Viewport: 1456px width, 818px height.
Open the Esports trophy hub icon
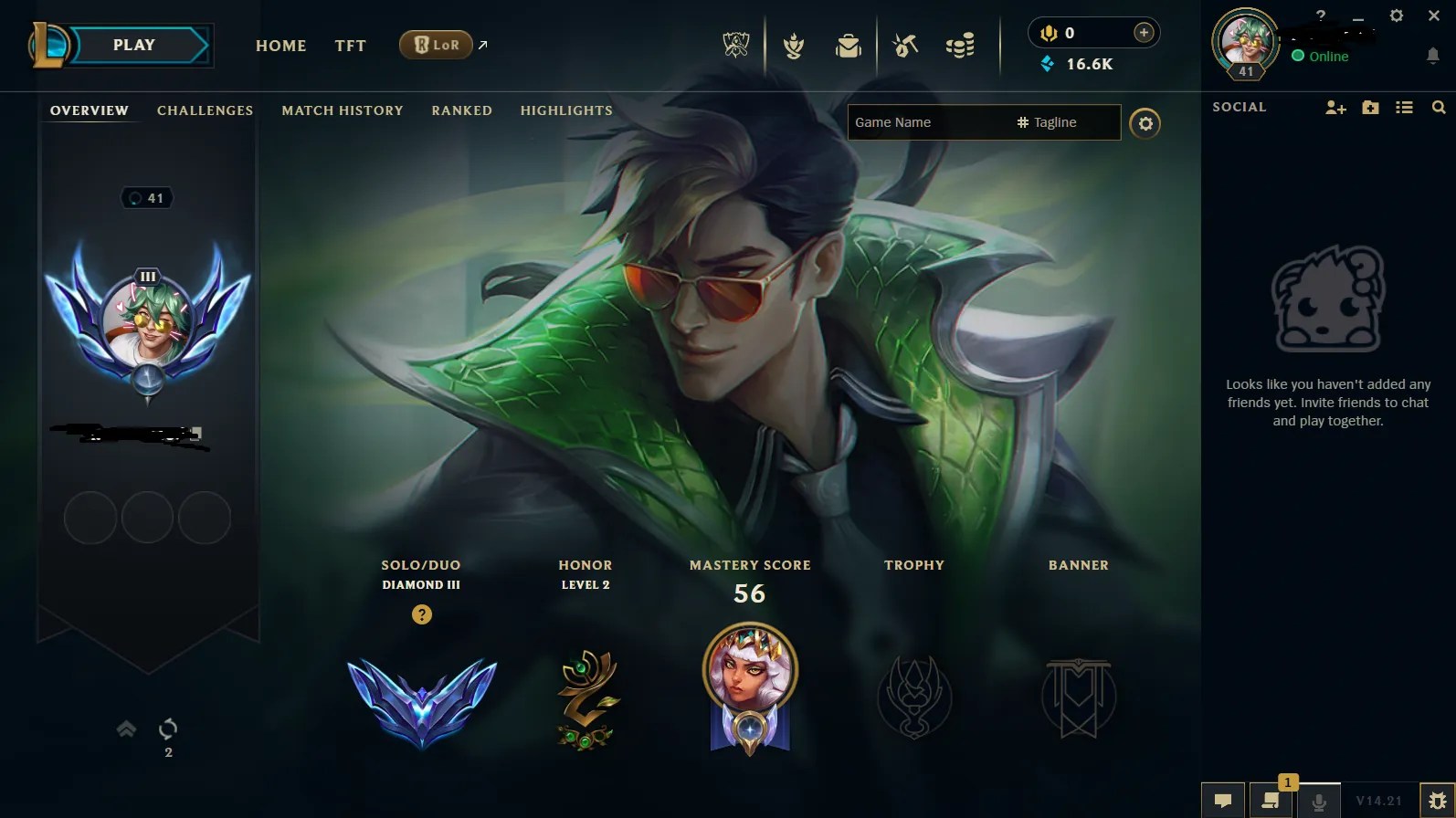tap(737, 43)
